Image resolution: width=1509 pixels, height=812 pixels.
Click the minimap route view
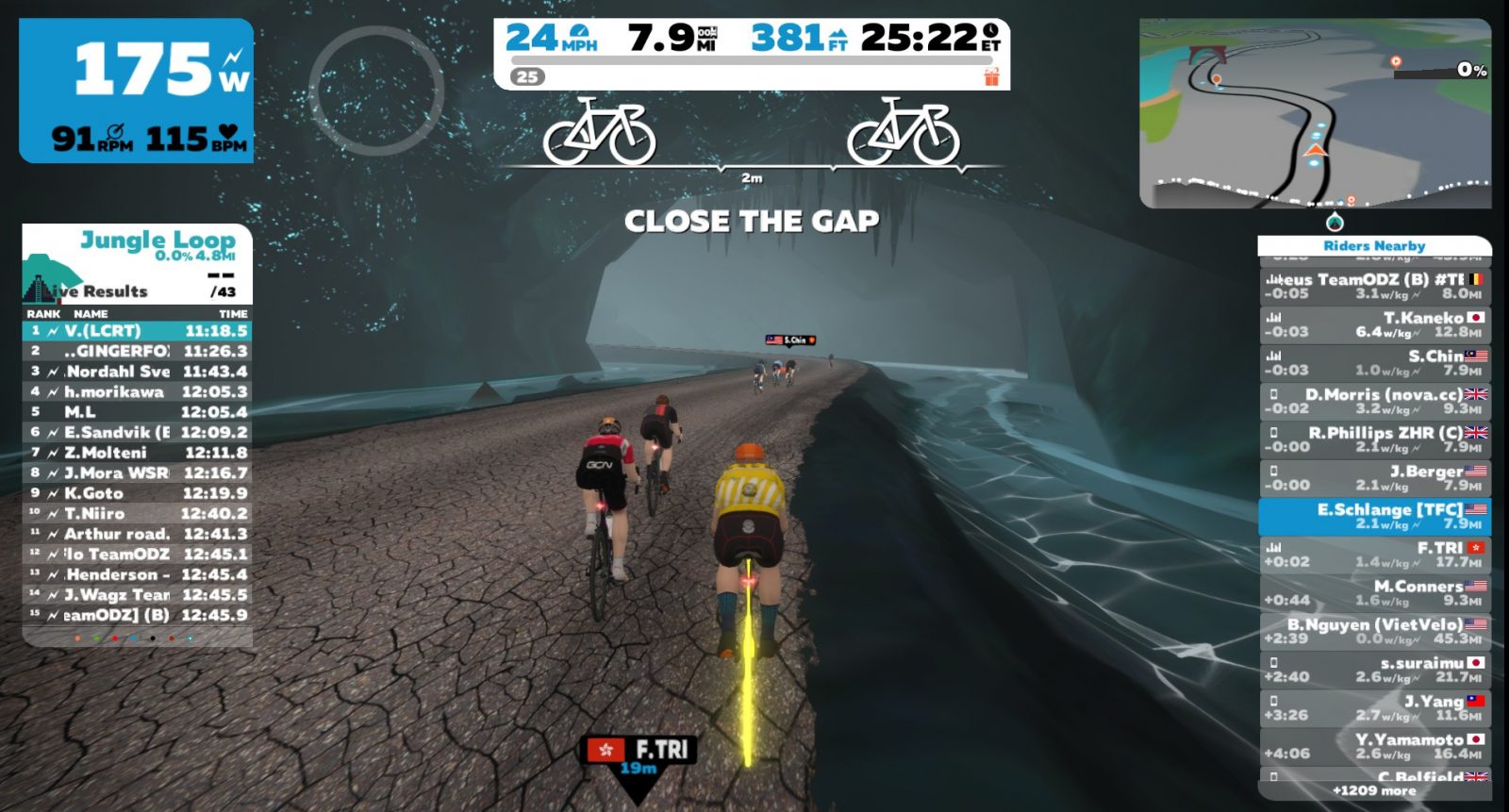pos(1314,113)
